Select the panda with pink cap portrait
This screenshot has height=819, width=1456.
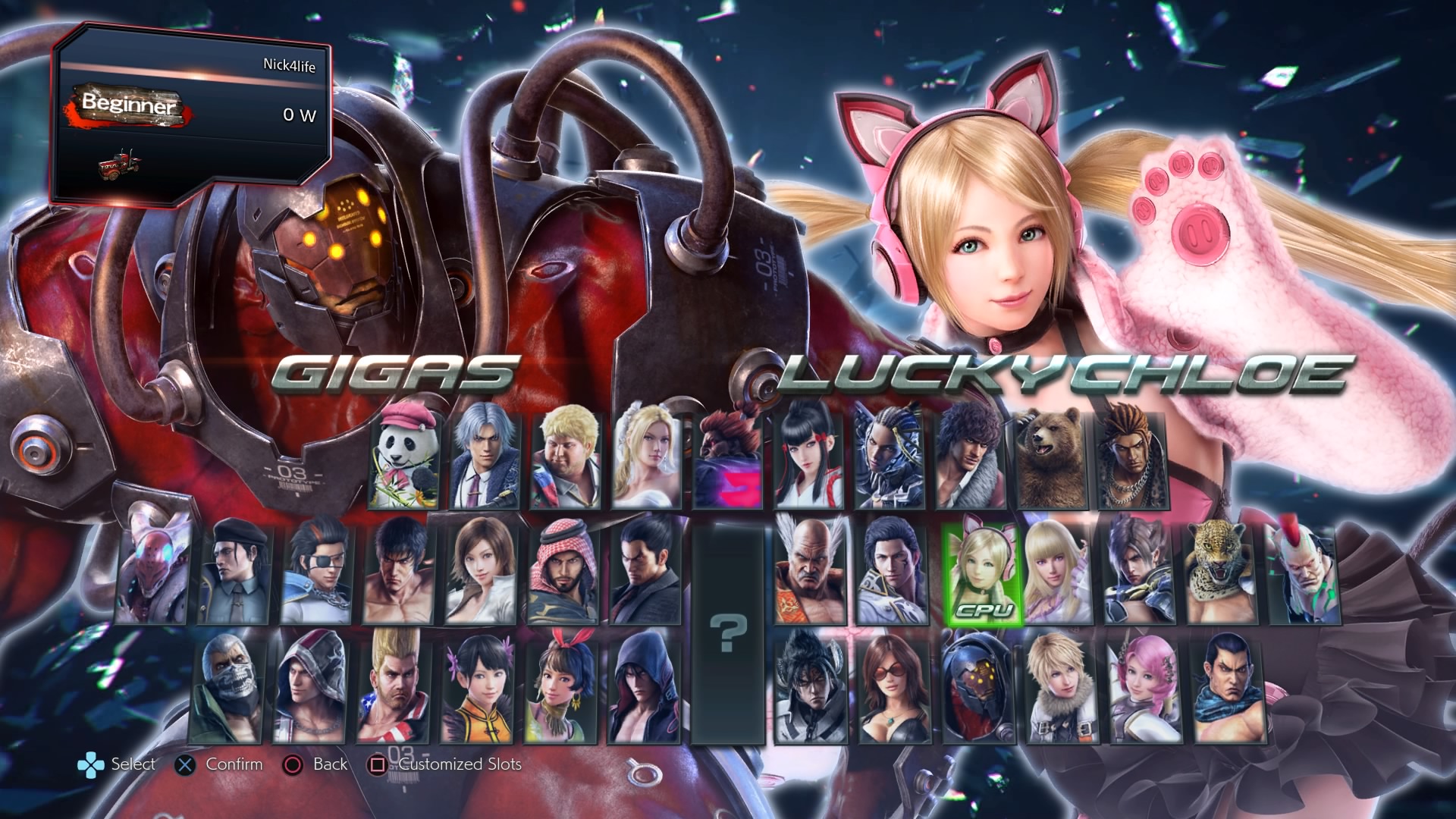[x=404, y=460]
